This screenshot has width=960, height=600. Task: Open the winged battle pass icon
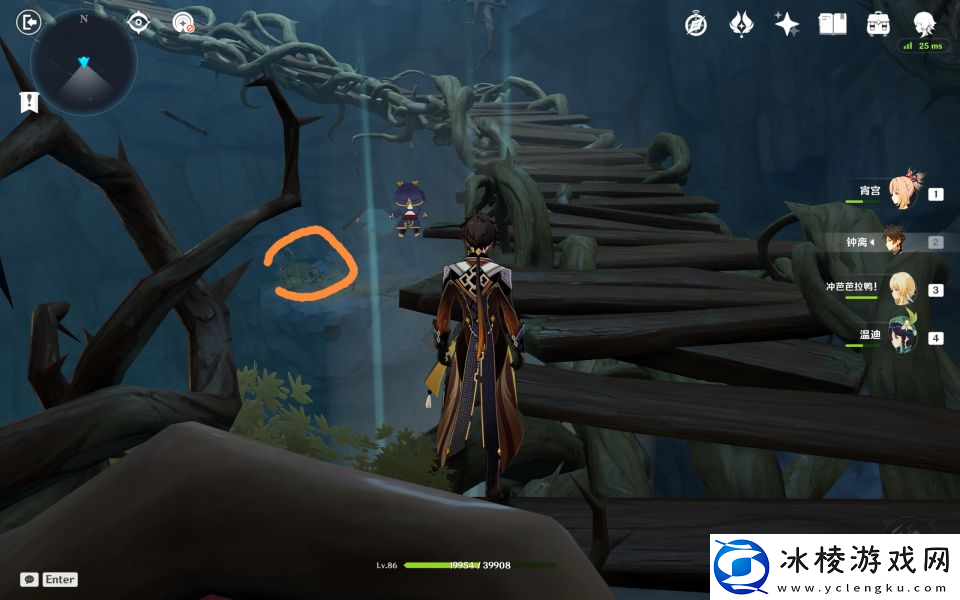pos(741,24)
